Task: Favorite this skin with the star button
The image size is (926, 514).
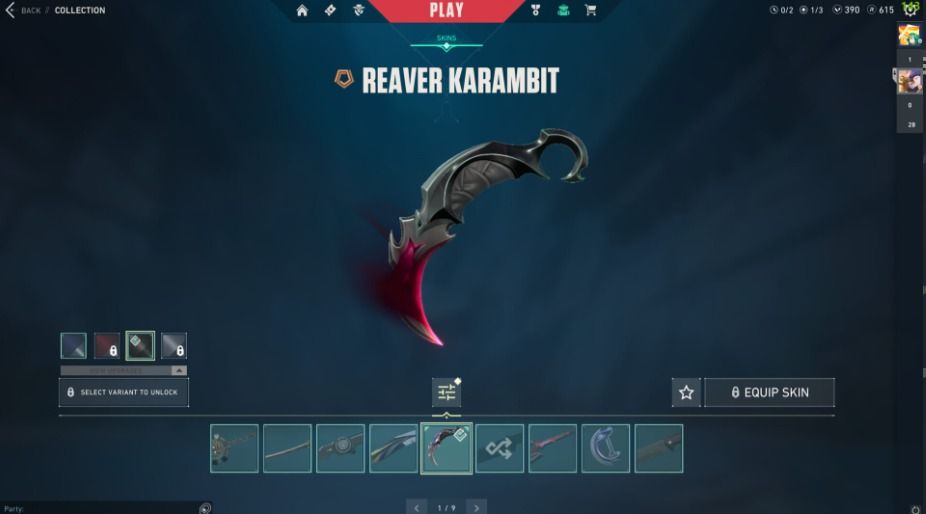Action: [686, 392]
